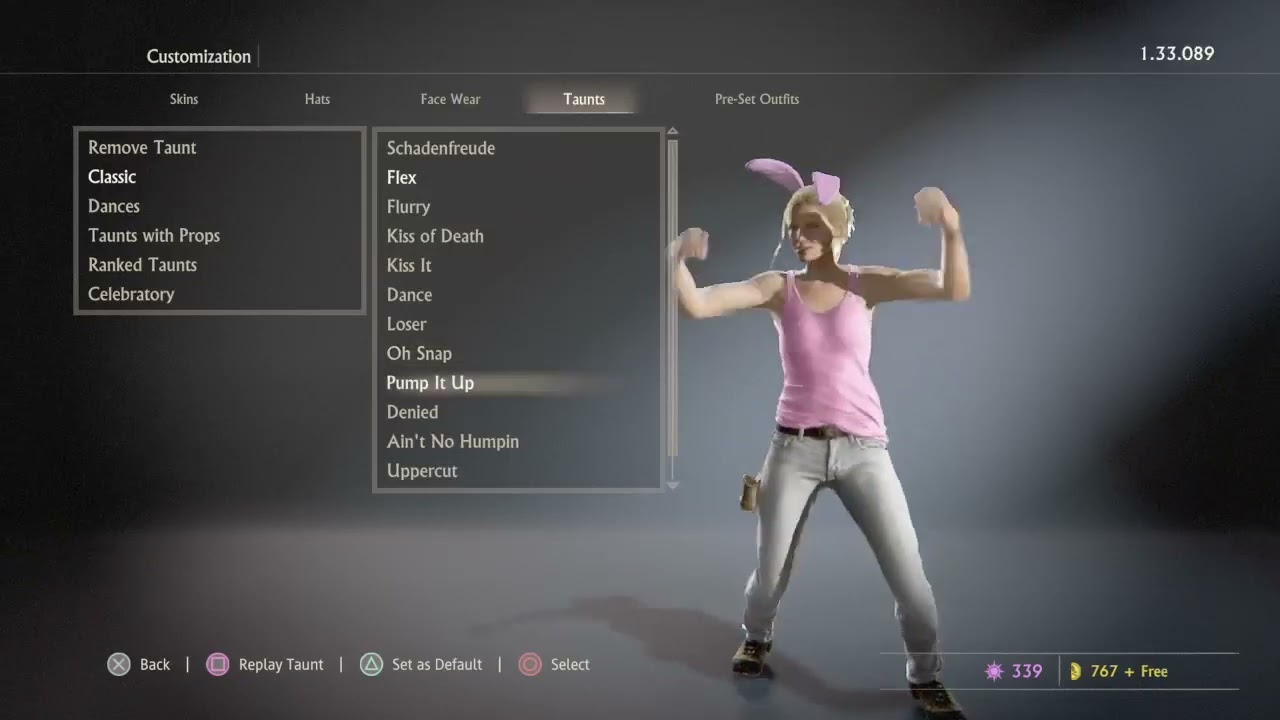This screenshot has width=1280, height=720.
Task: Select the Ain't No Humpin taunt
Action: click(453, 441)
